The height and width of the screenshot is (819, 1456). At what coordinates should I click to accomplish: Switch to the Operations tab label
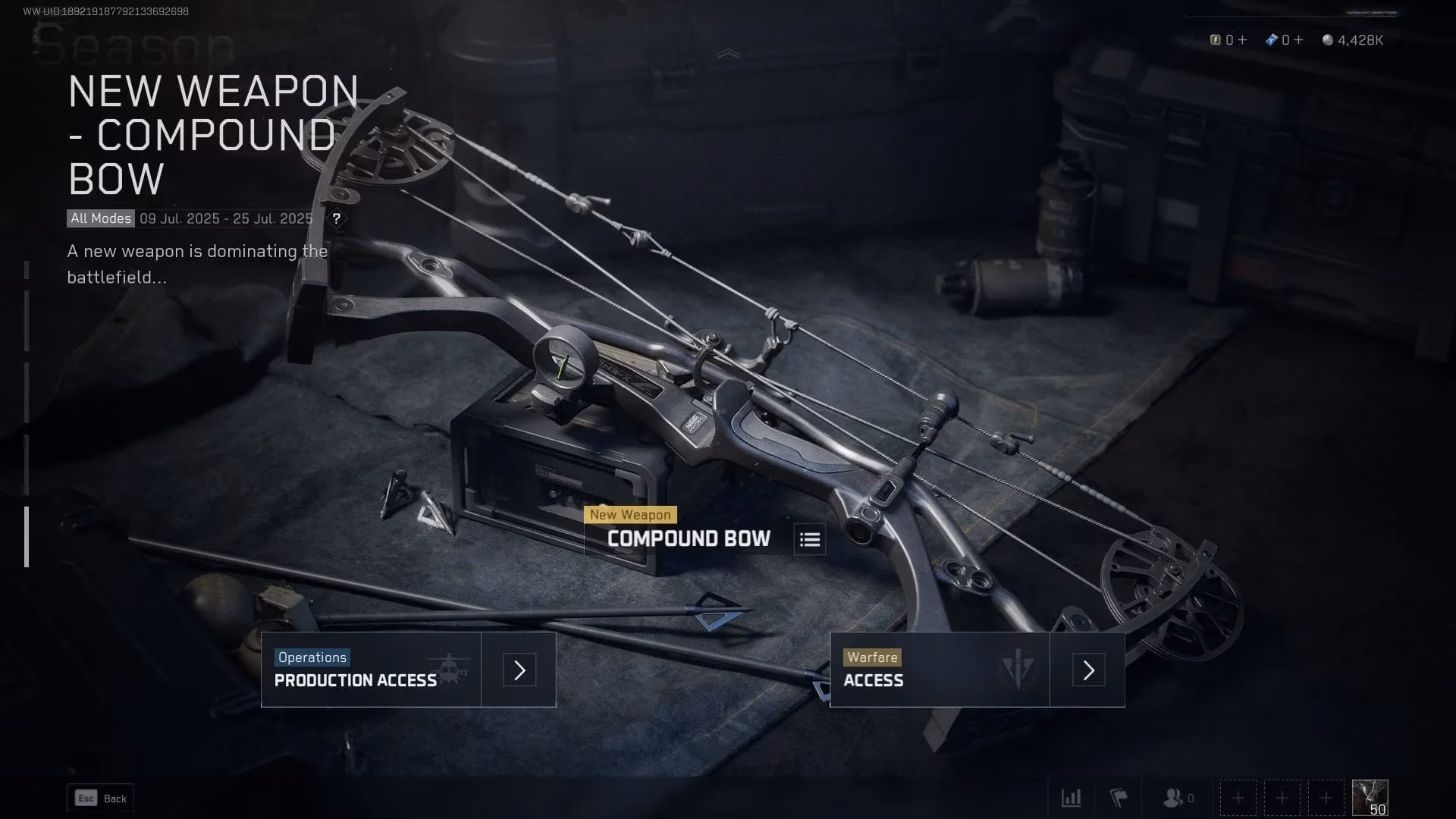[312, 657]
